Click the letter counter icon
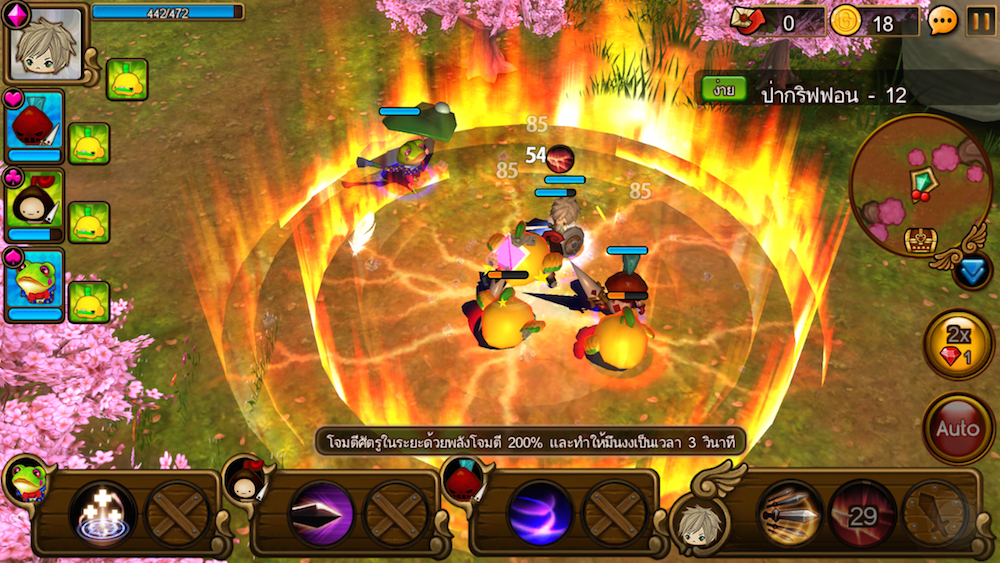The height and width of the screenshot is (563, 1000). (x=746, y=20)
